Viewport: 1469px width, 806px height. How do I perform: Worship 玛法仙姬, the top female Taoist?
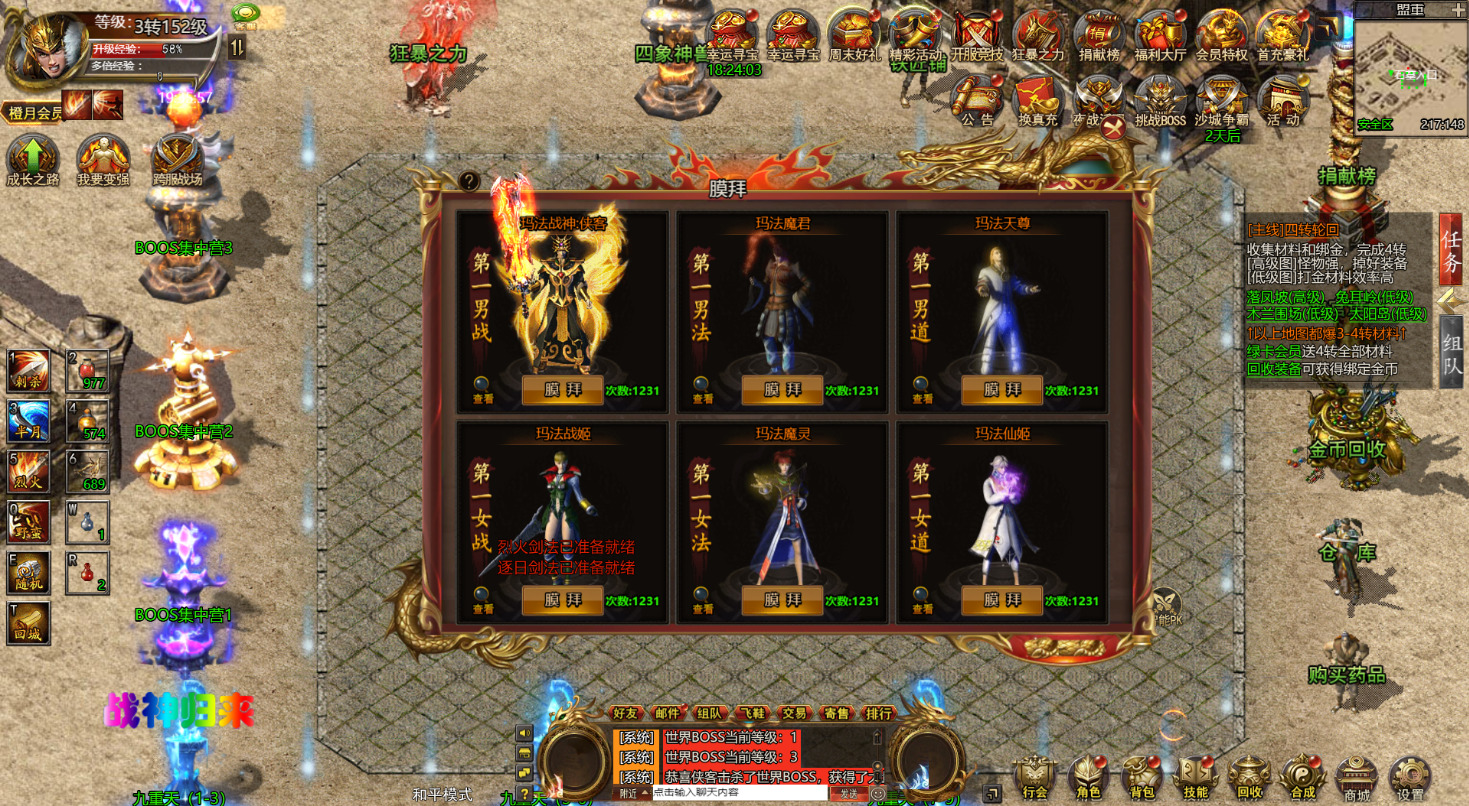click(1002, 600)
